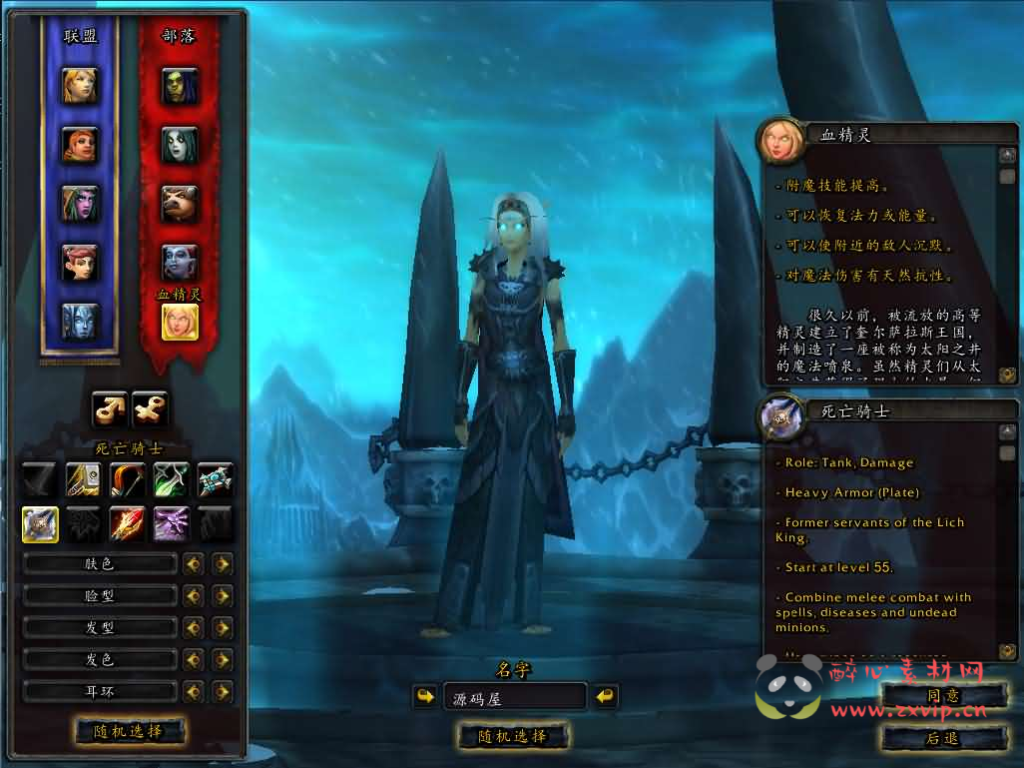The height and width of the screenshot is (768, 1024).
Task: Confirm character with the 同意 button
Action: 943,696
